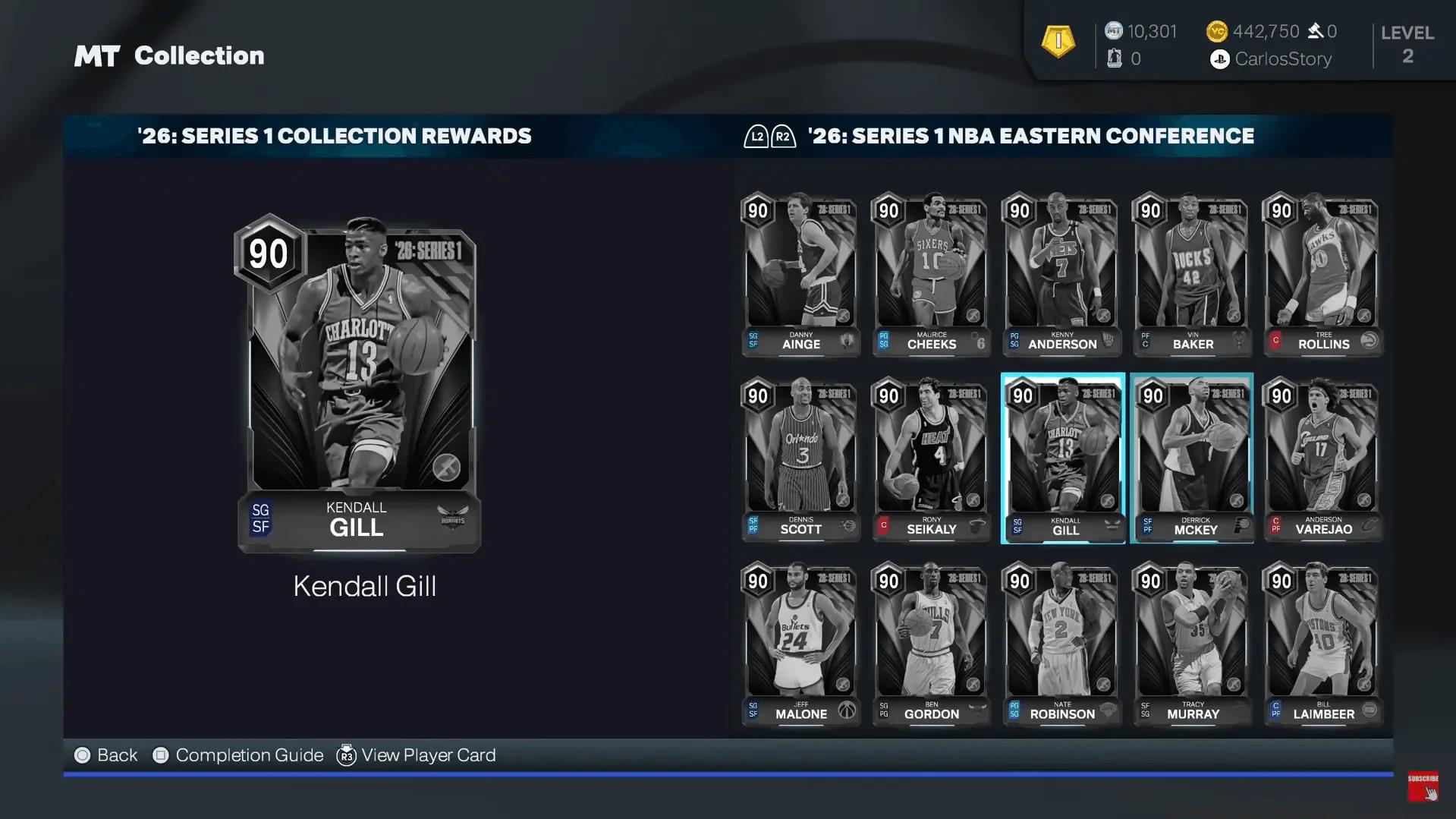Select the Bill Laimbeer card
This screenshot has height=819, width=1456.
(x=1323, y=644)
